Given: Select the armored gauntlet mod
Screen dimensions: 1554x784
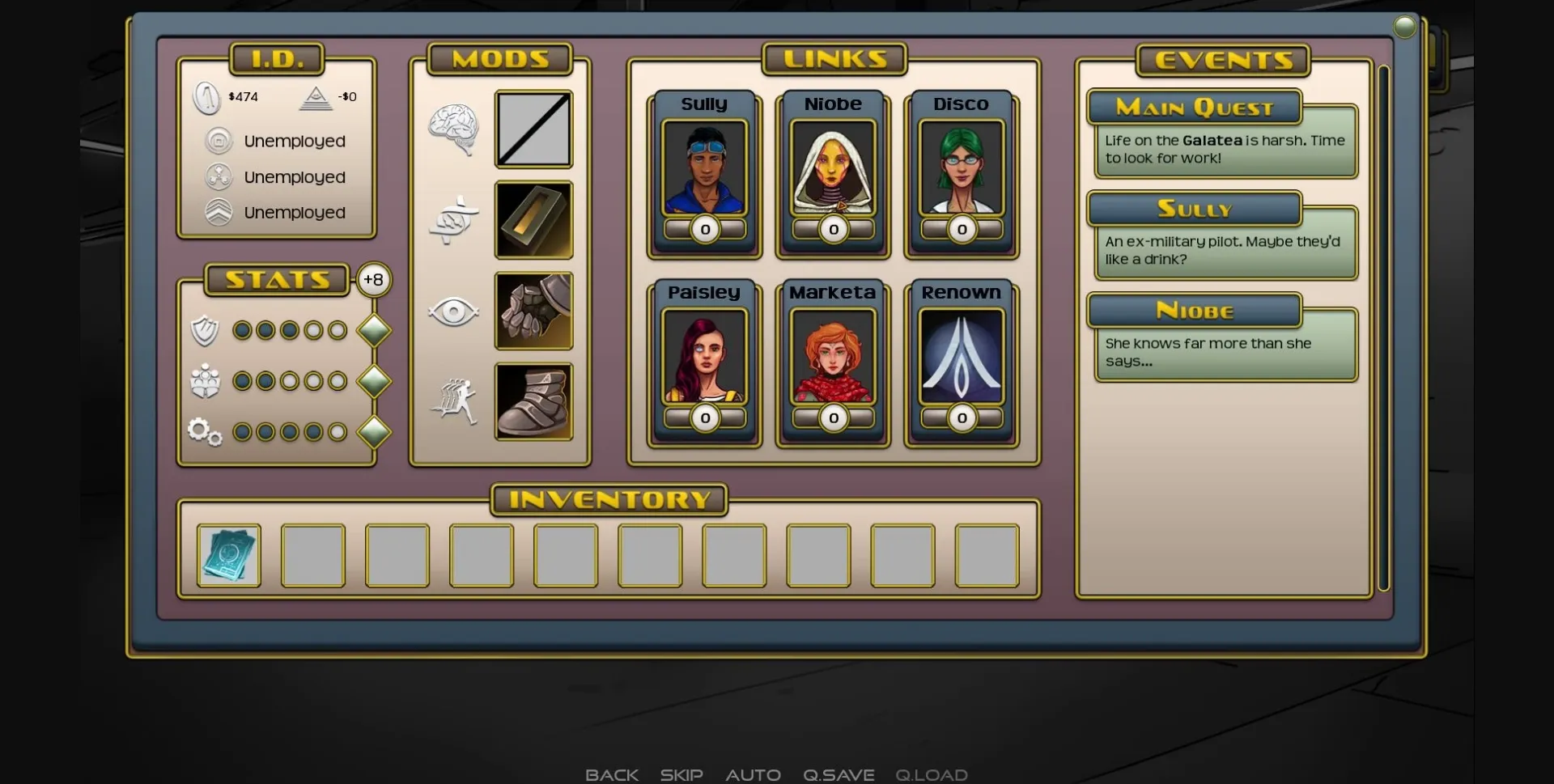Looking at the screenshot, I should coord(533,311).
